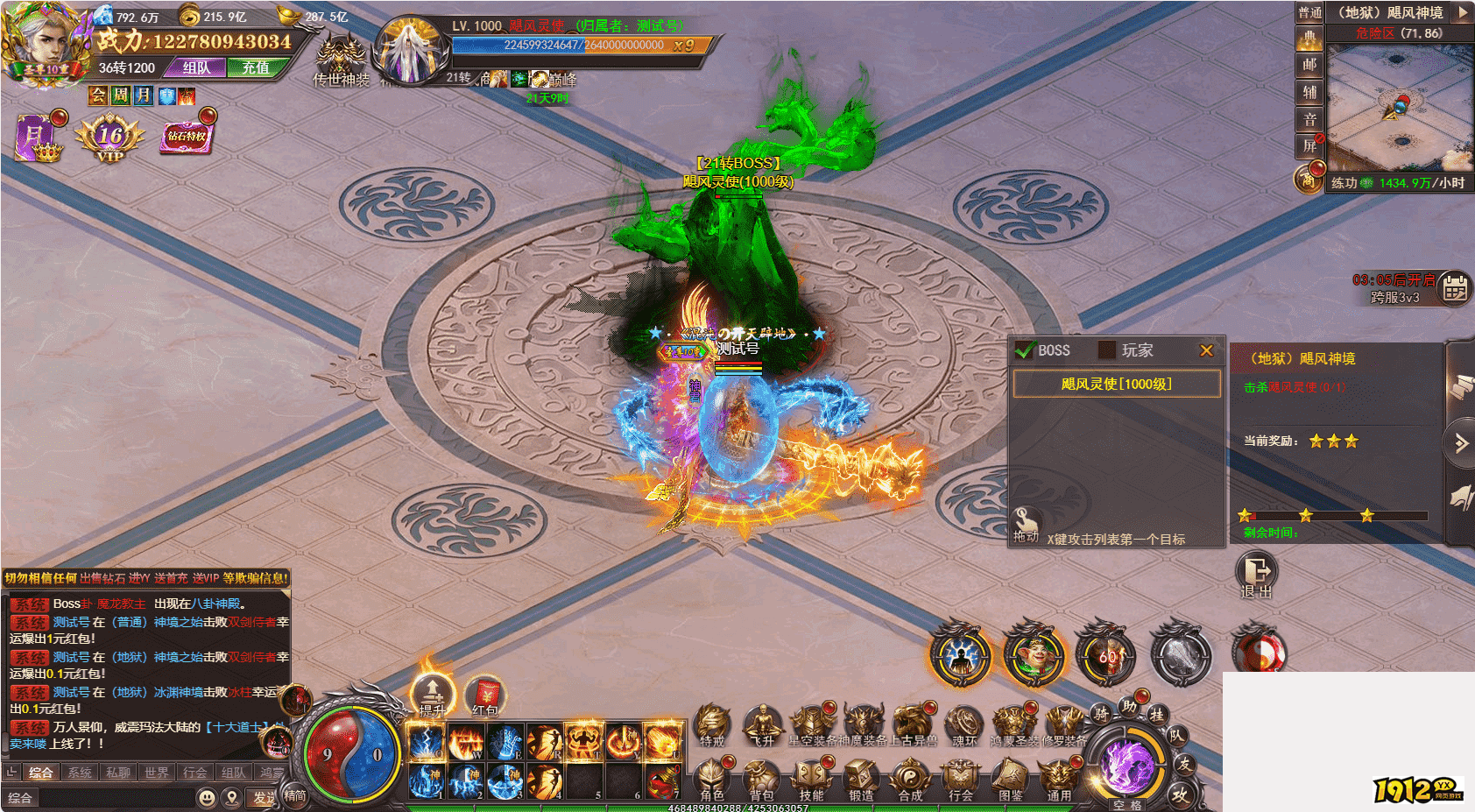Switch to the 玩家 players tab

(x=1127, y=350)
